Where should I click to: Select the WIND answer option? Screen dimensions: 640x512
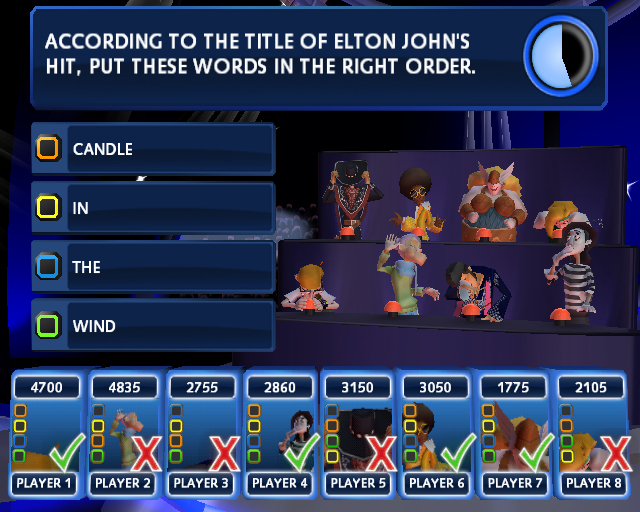pos(153,326)
